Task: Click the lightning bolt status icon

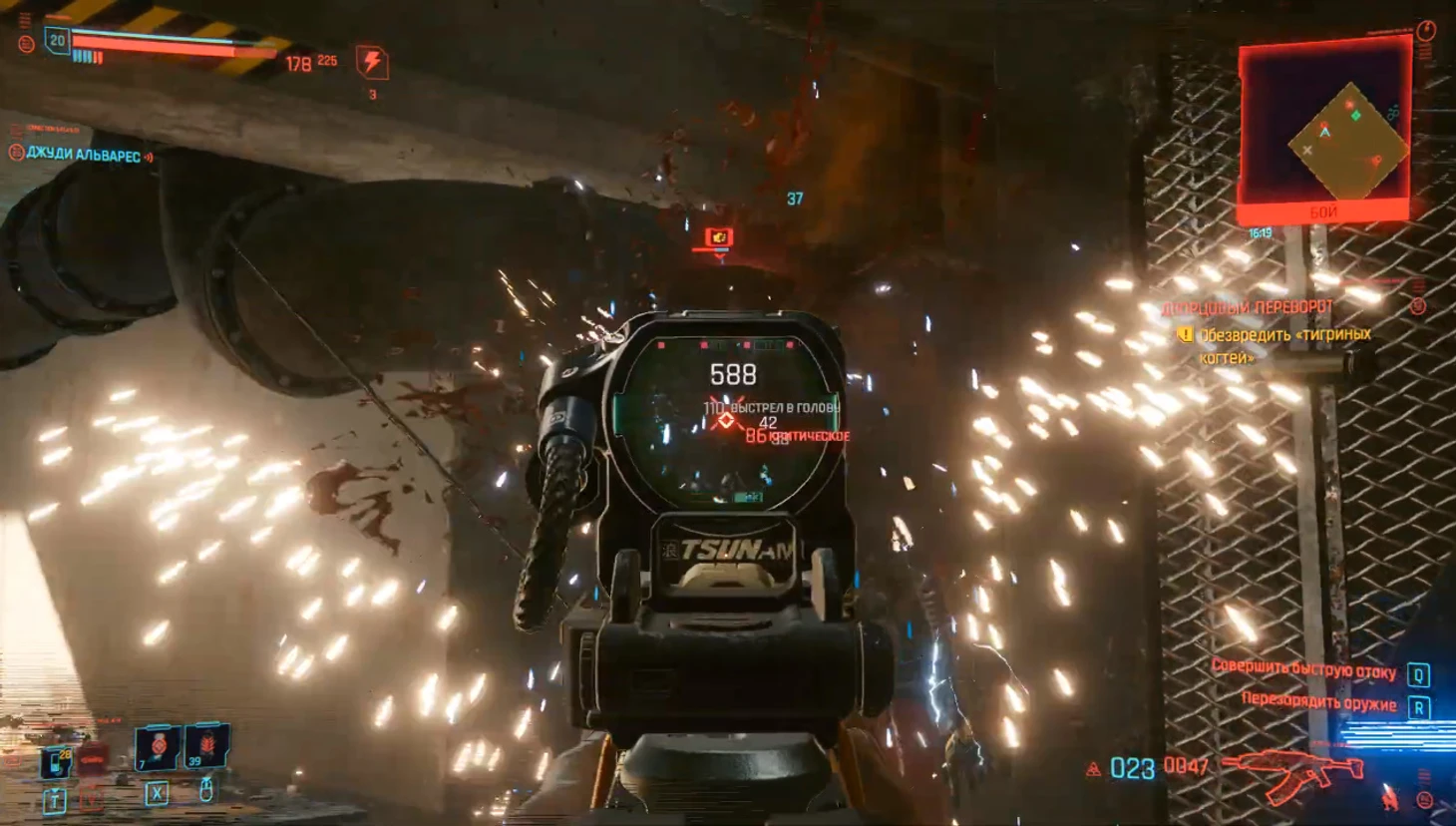Action: (x=372, y=62)
